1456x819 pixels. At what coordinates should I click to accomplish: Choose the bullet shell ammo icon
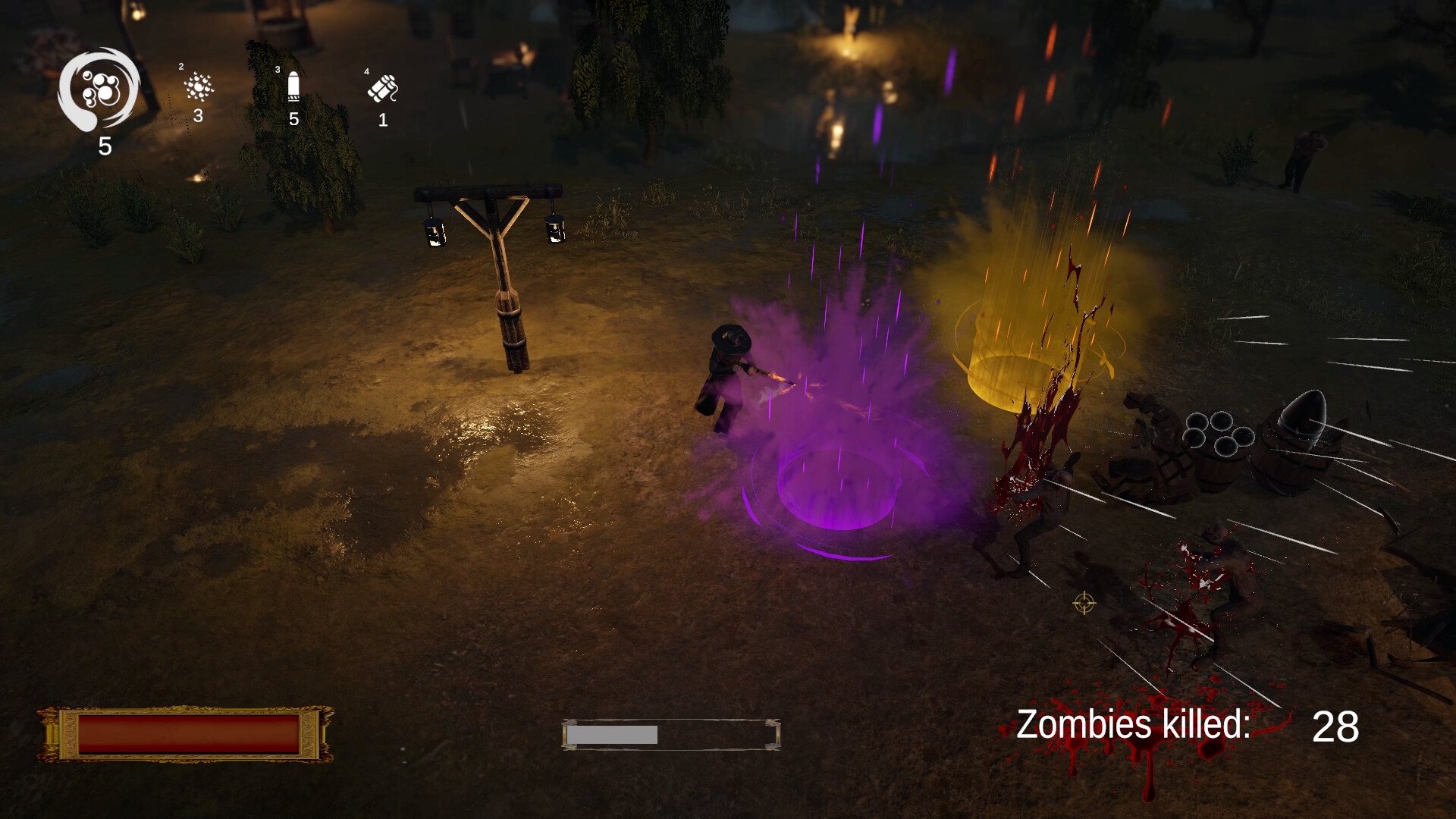pos(293,87)
